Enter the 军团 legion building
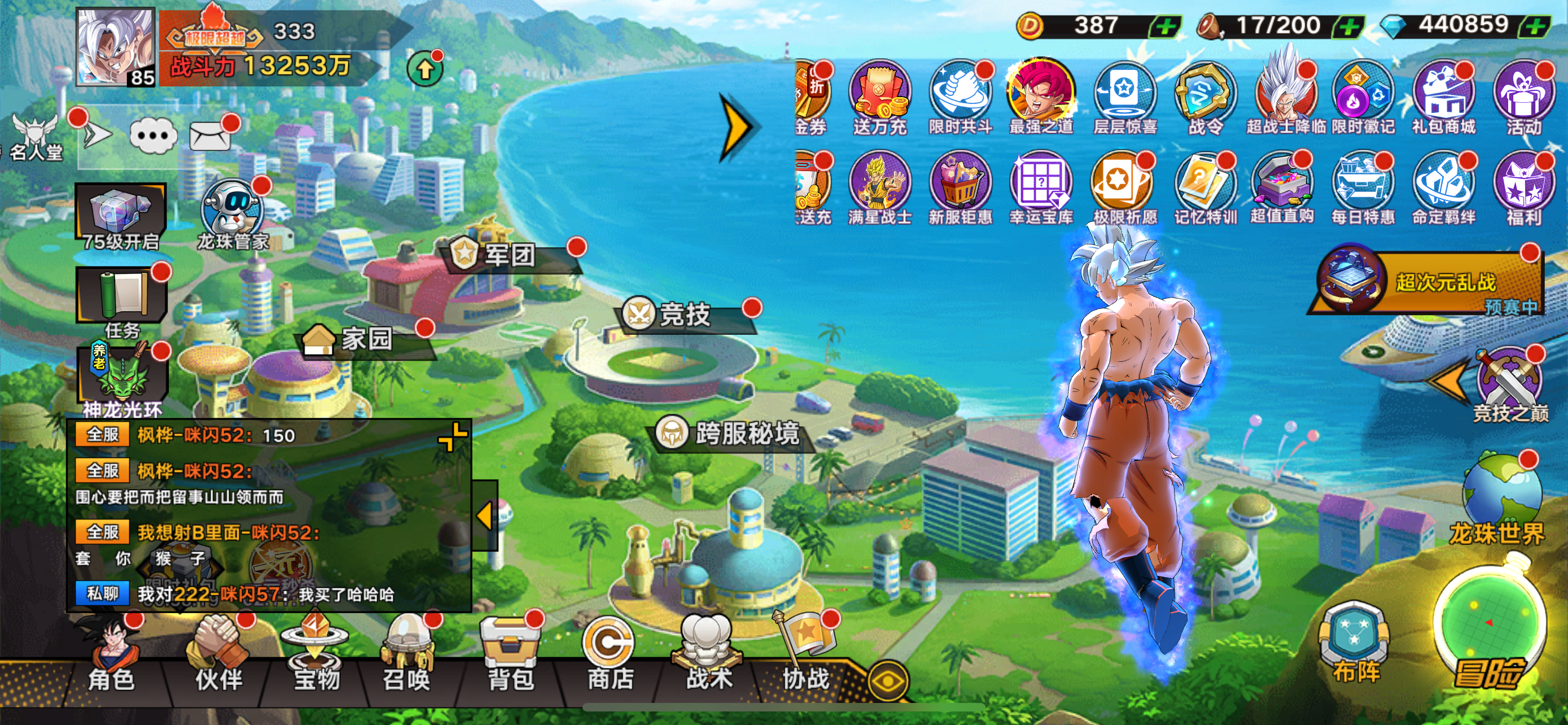The width and height of the screenshot is (1568, 725). pyautogui.click(x=509, y=255)
